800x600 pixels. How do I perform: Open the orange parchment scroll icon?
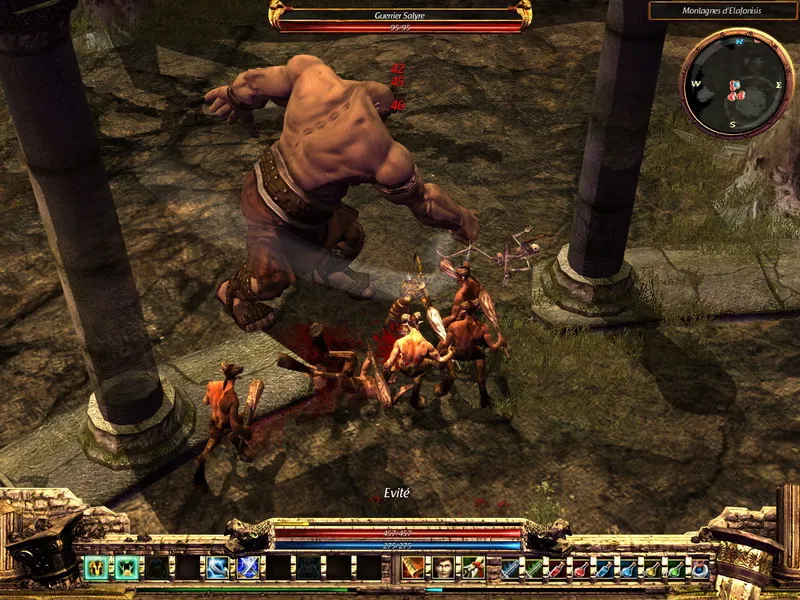point(412,568)
